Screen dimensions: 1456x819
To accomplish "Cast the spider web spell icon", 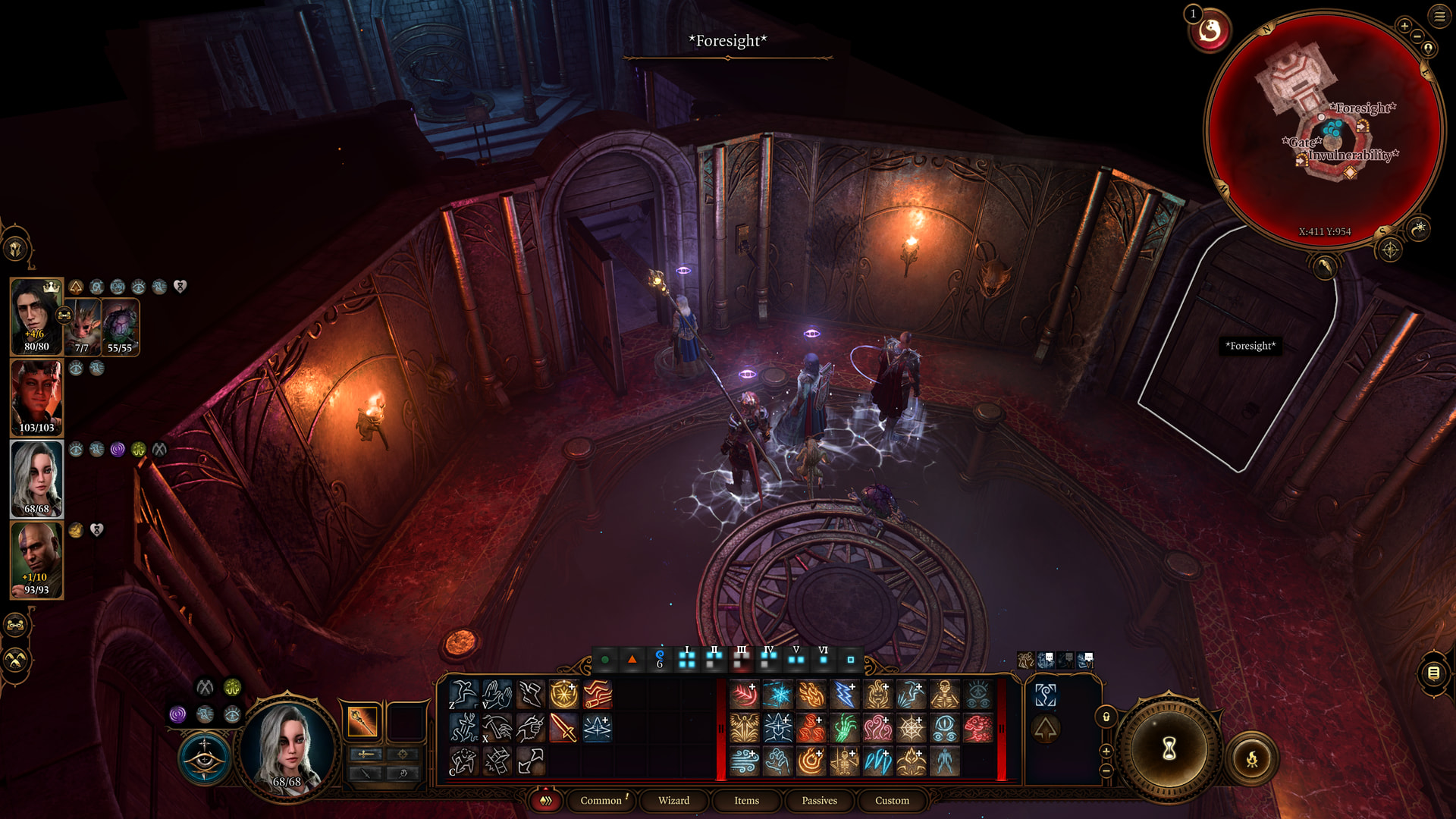I will coord(912,728).
